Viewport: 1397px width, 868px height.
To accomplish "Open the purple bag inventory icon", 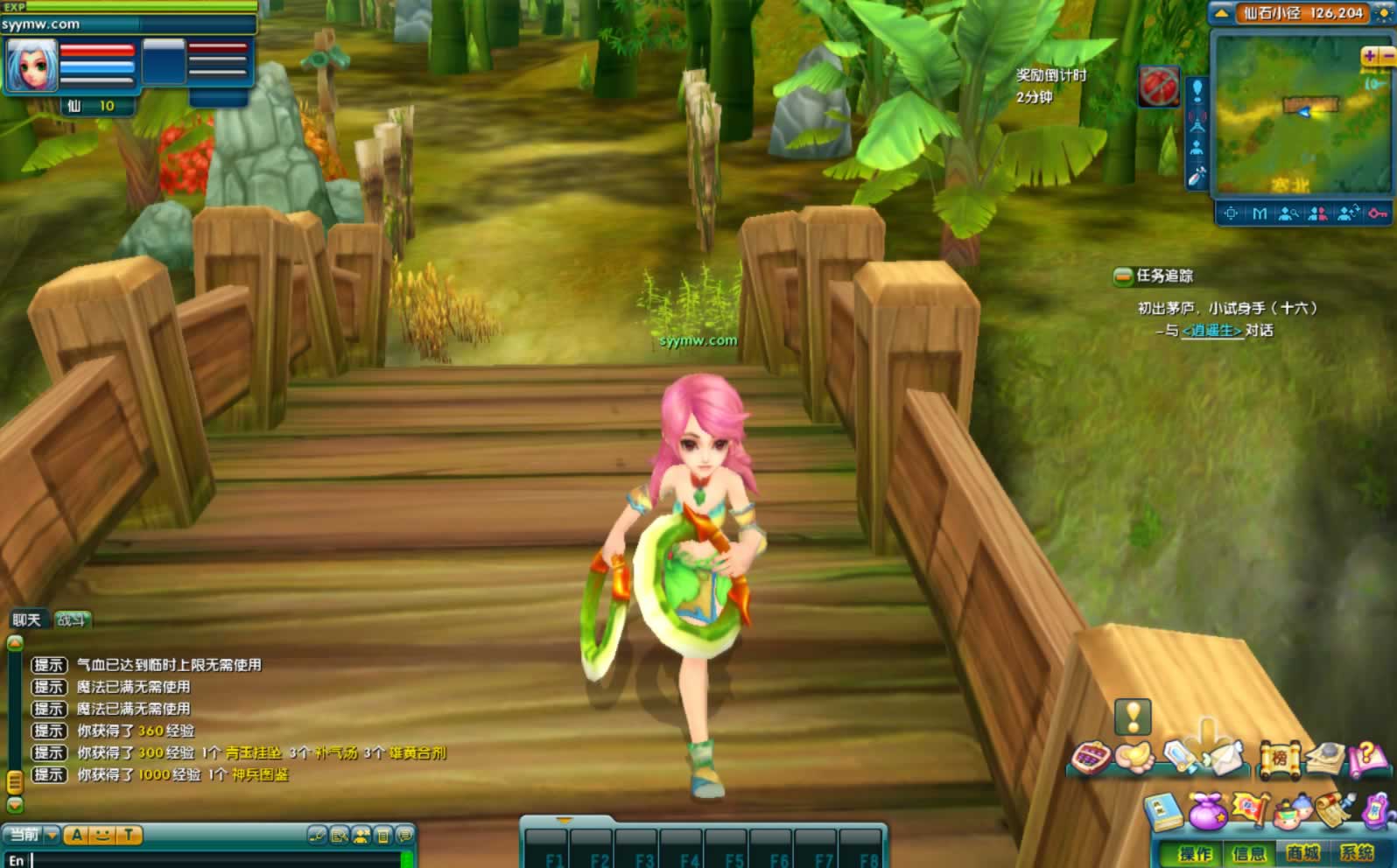I will coord(1207,812).
